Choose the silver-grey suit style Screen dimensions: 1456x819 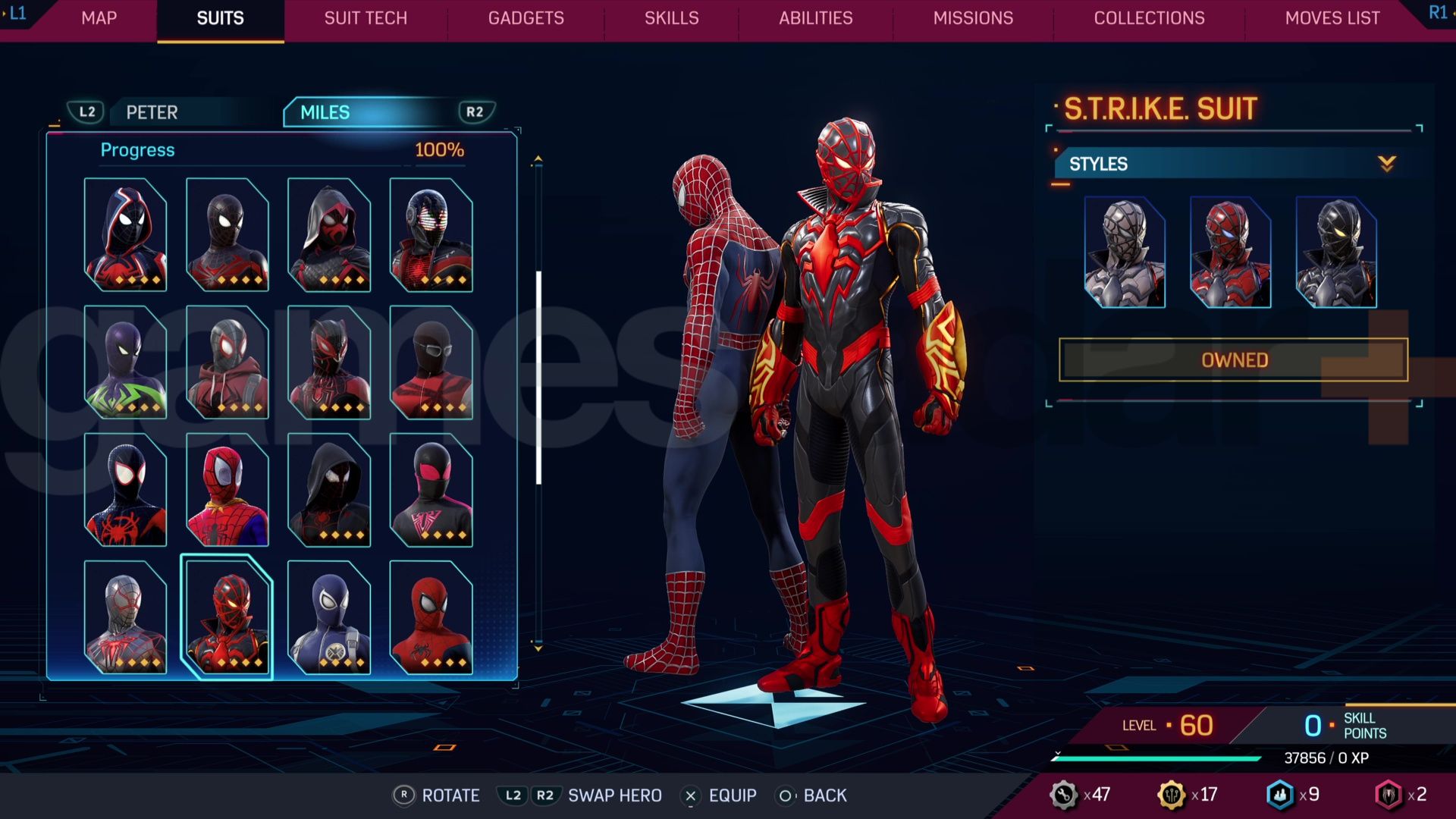pos(1125,253)
